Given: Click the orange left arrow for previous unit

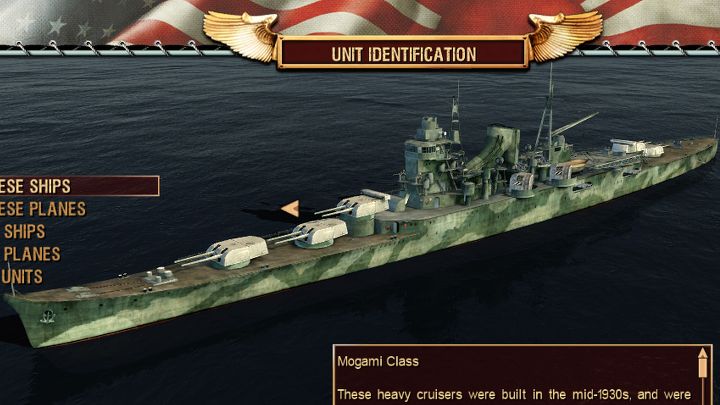Looking at the screenshot, I should [x=290, y=208].
